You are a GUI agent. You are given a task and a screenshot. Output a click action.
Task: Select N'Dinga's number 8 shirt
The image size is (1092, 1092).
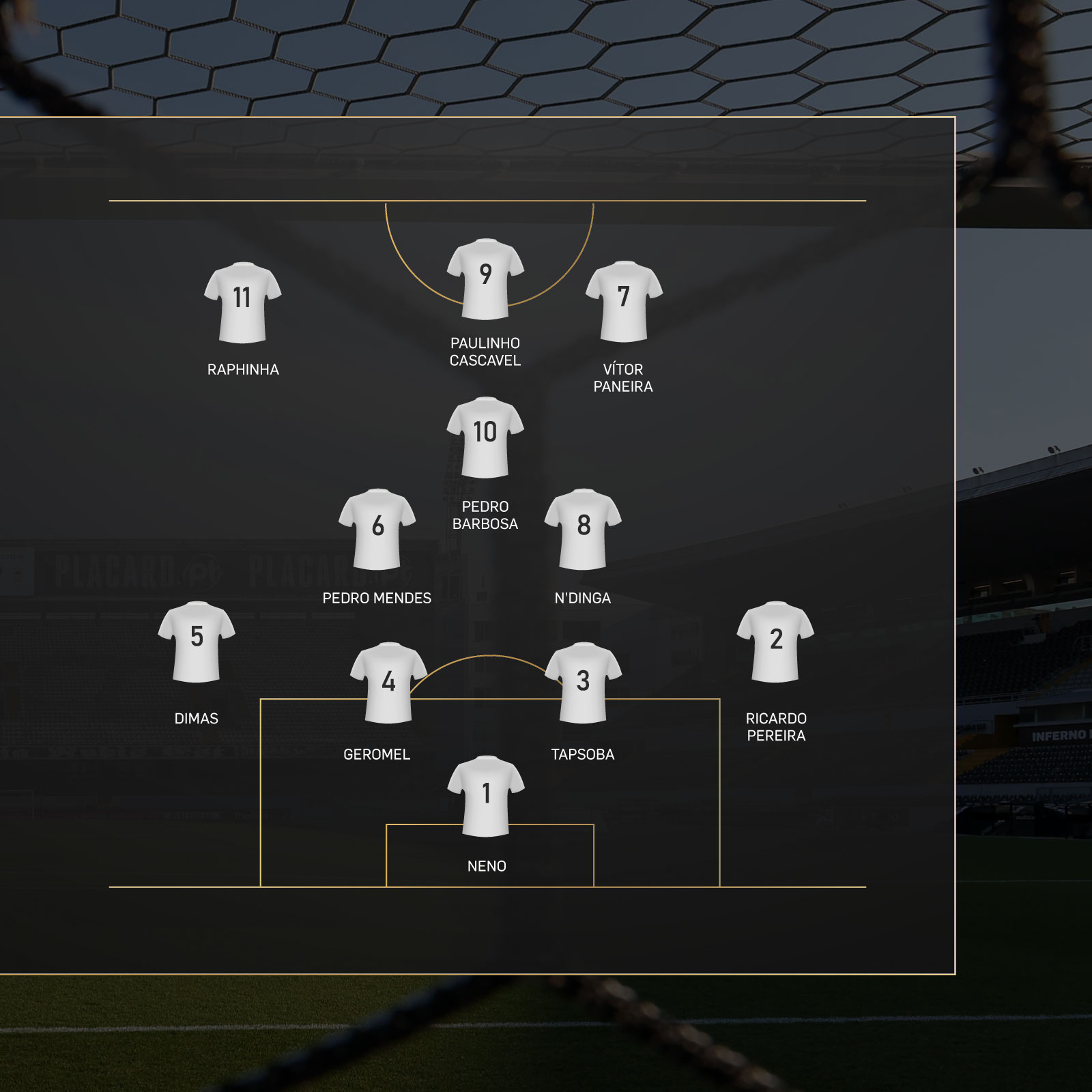(583, 529)
